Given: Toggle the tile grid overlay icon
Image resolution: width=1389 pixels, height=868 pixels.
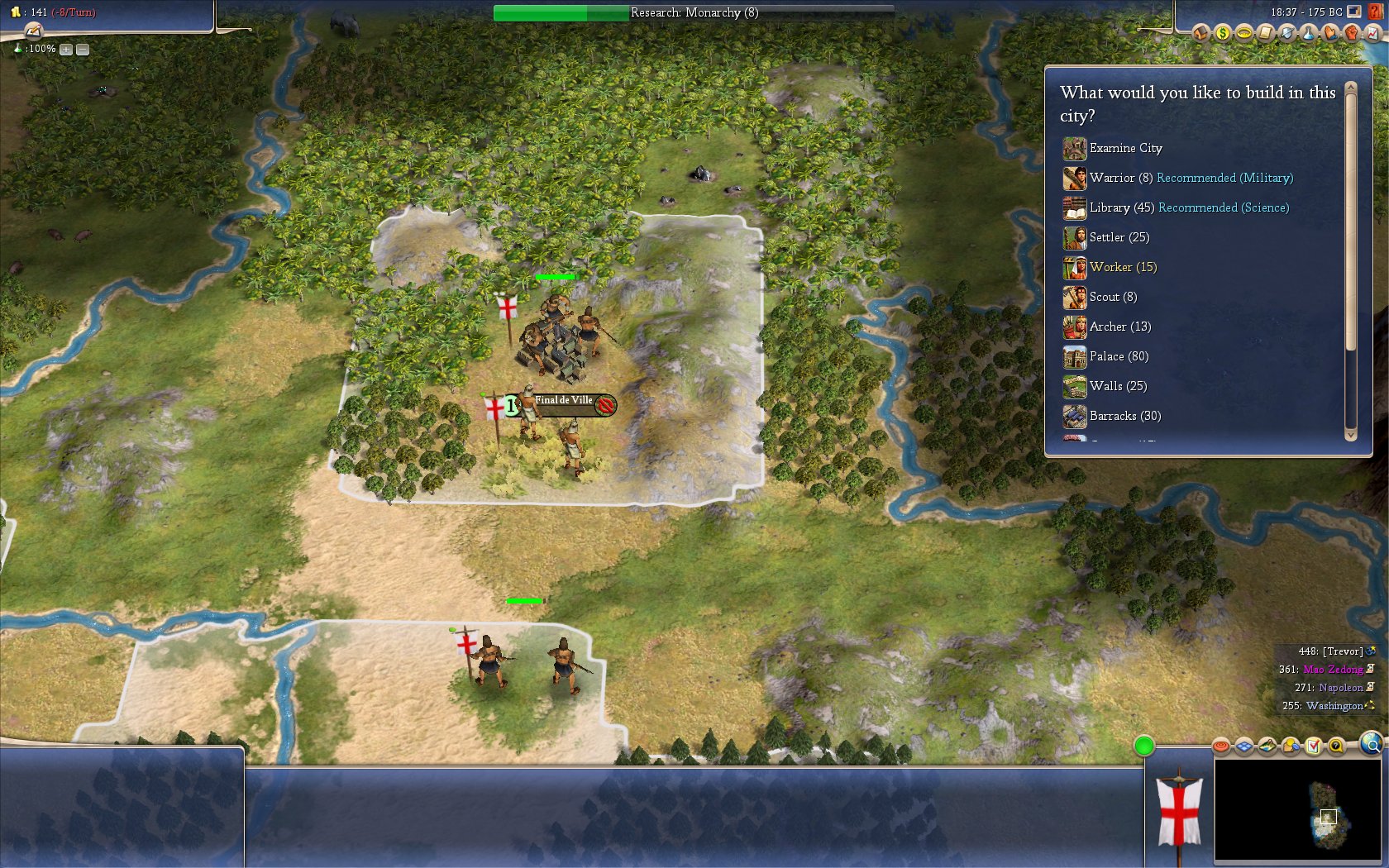Looking at the screenshot, I should point(1244,746).
